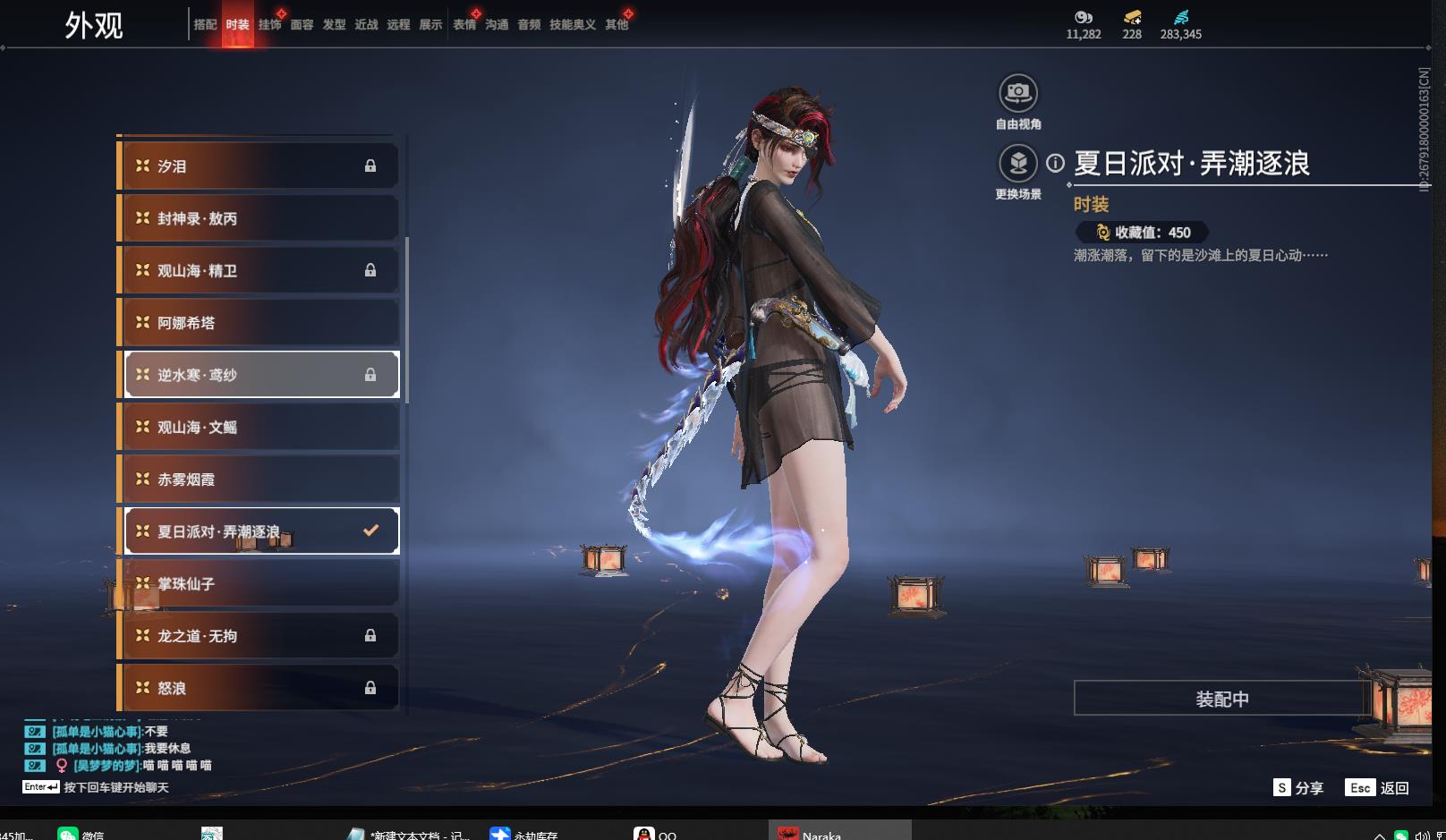Choose the 封神录·敖丙 outfit
The height and width of the screenshot is (840, 1446).
259,218
